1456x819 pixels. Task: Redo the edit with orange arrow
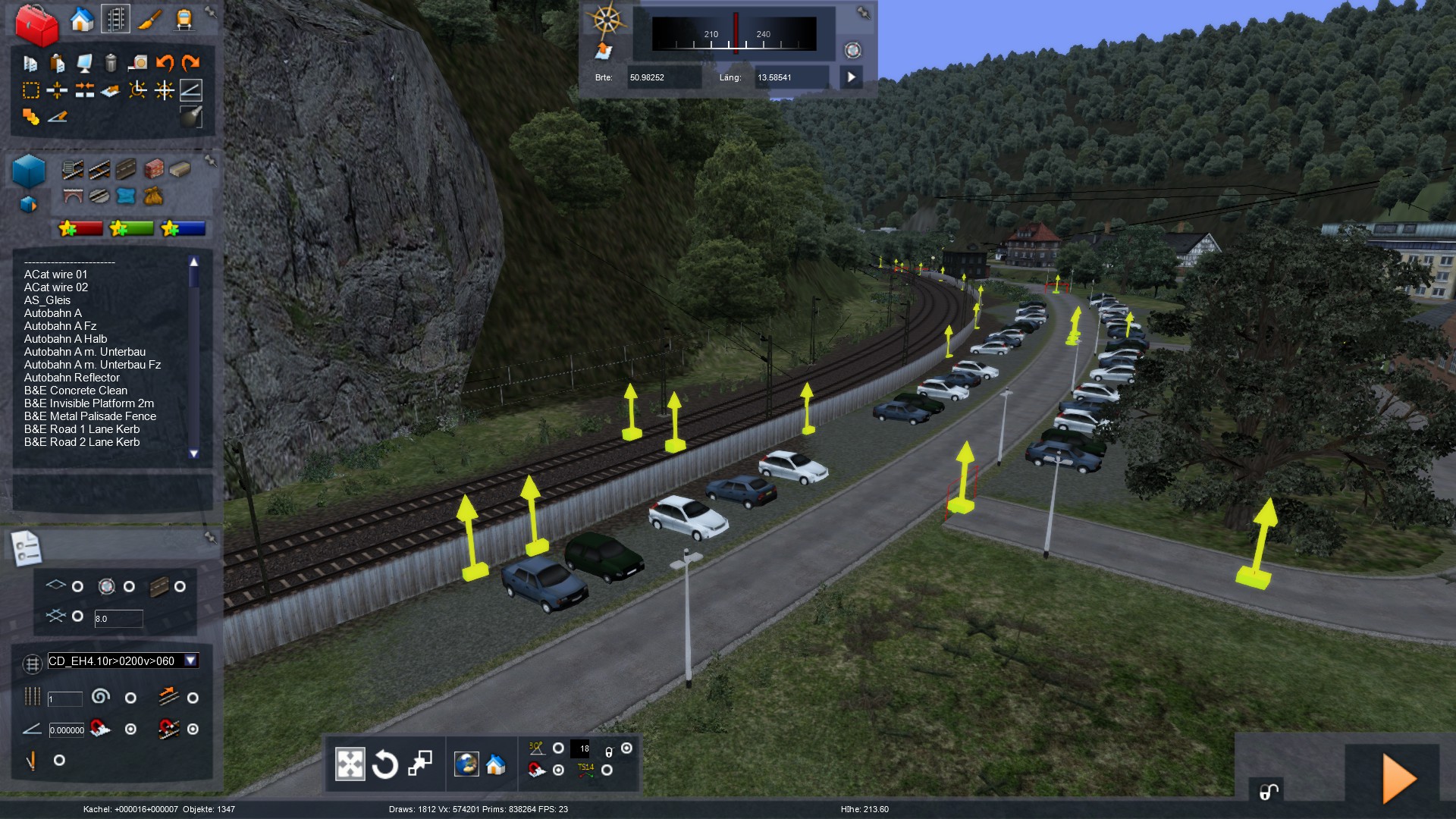click(x=191, y=63)
